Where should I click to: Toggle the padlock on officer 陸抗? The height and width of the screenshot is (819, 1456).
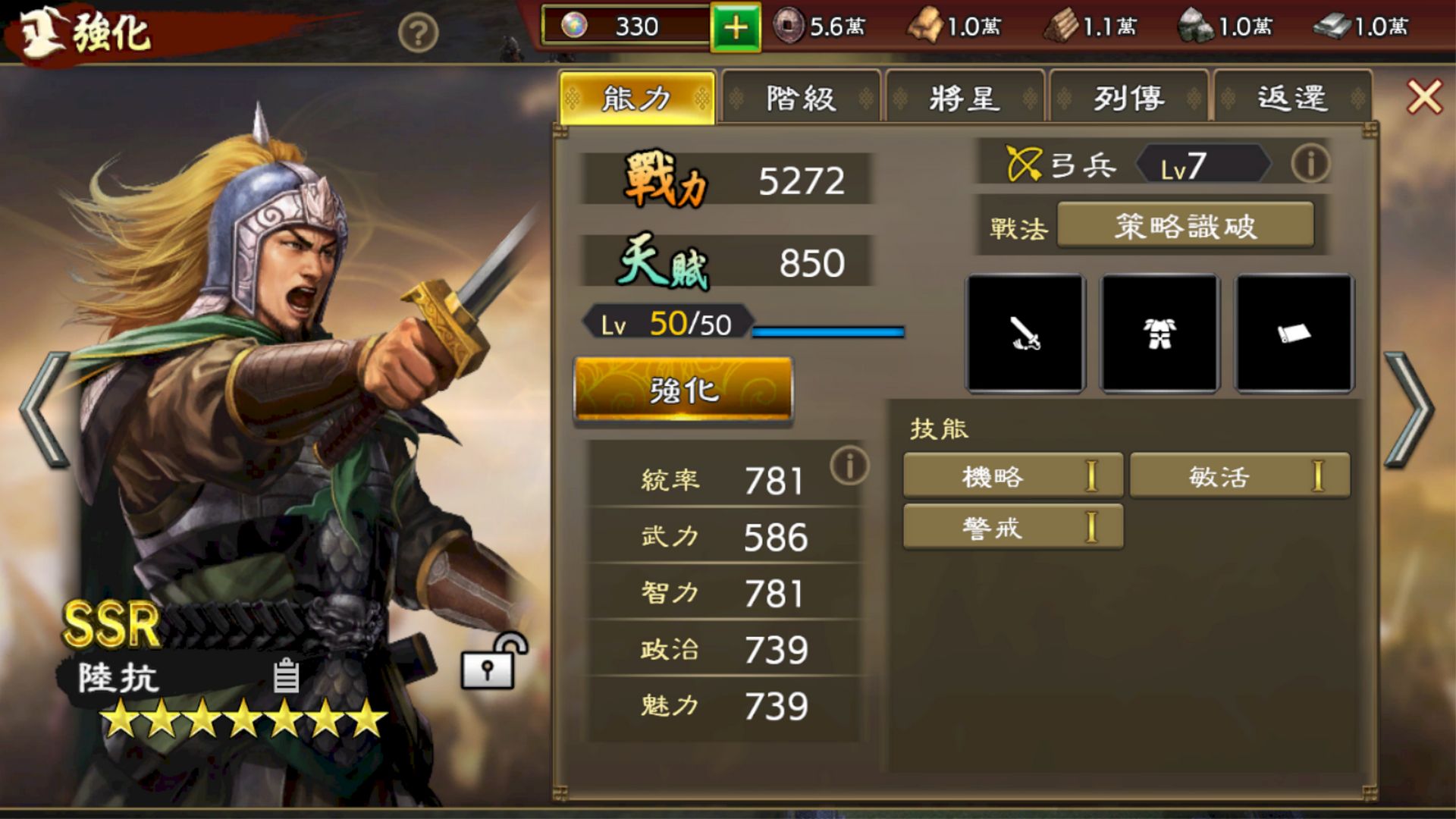tap(491, 663)
